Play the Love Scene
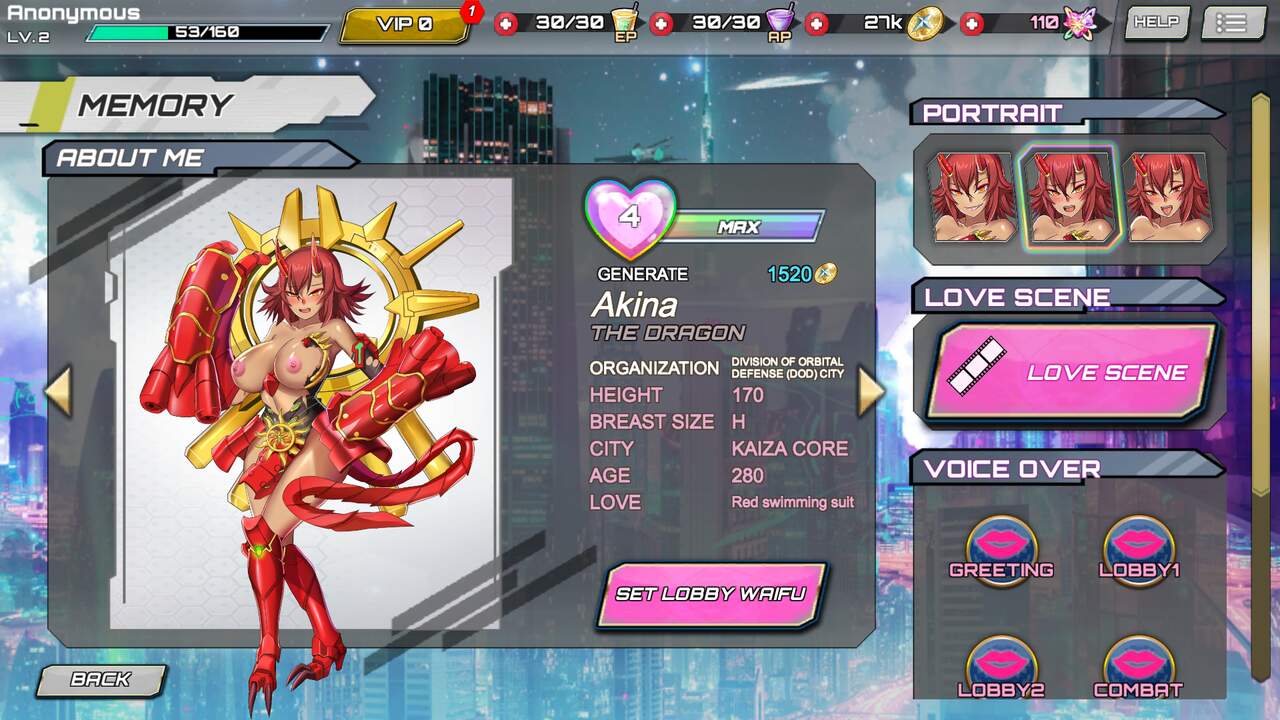Image resolution: width=1280 pixels, height=720 pixels. tap(1070, 372)
